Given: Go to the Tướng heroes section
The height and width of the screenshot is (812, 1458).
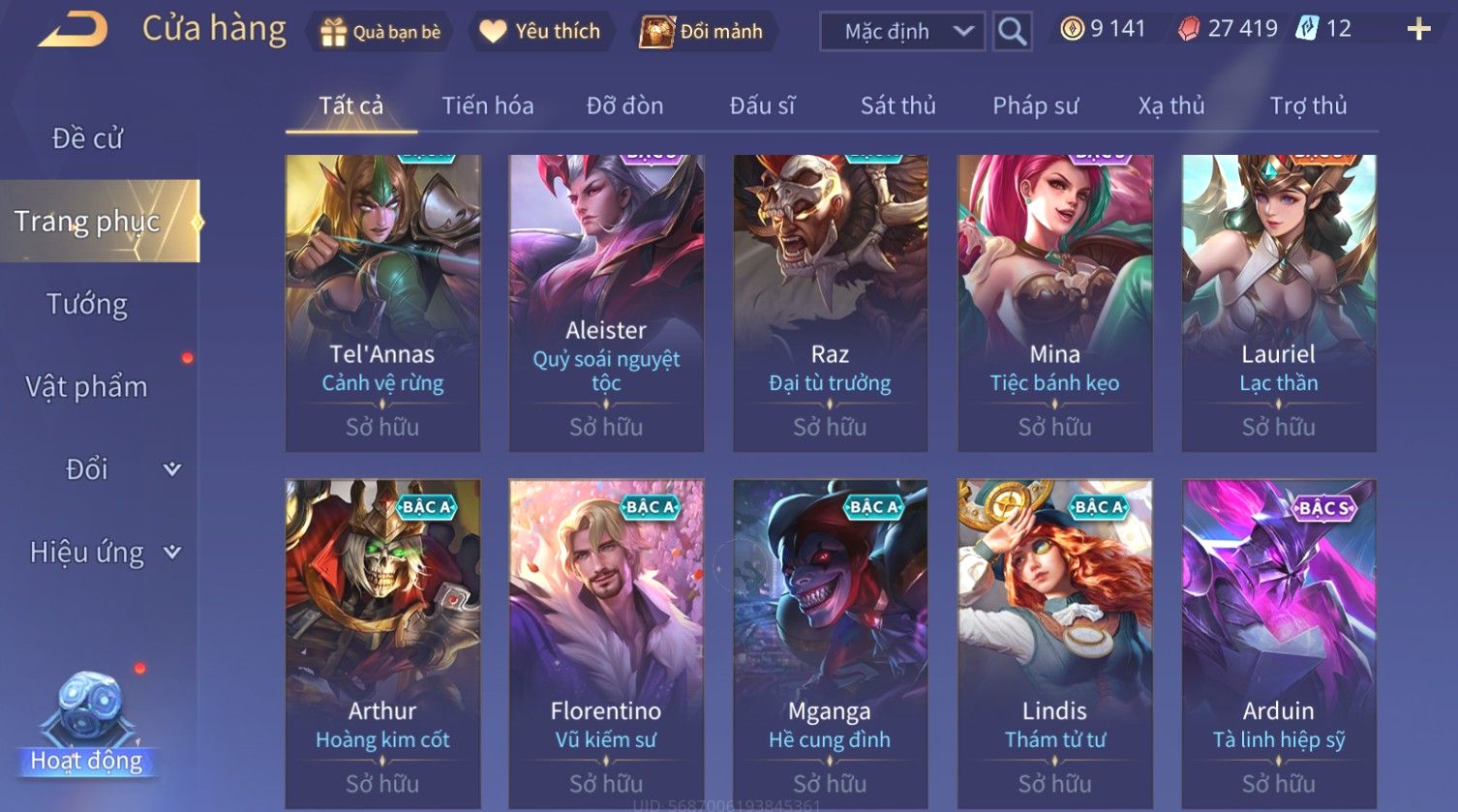Looking at the screenshot, I should point(87,305).
